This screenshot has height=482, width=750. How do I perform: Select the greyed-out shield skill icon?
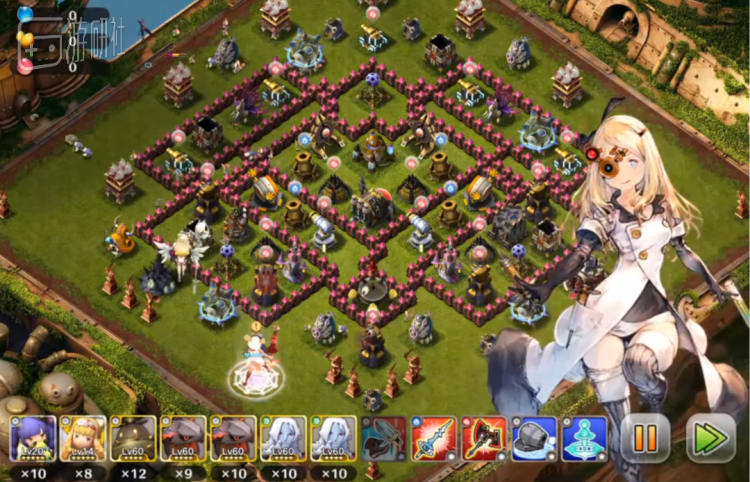(x=384, y=438)
